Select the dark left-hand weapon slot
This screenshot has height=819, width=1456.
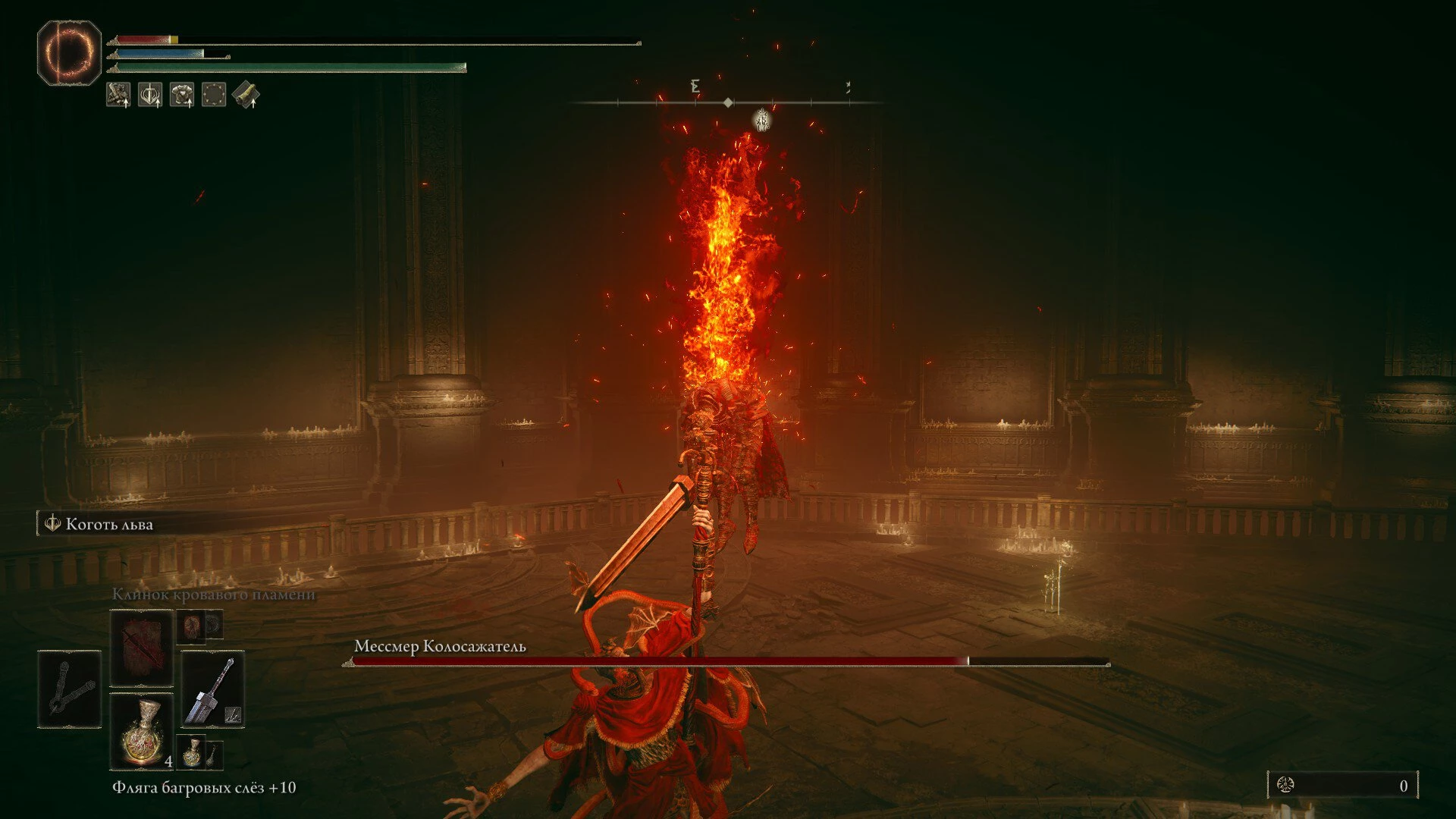point(69,689)
